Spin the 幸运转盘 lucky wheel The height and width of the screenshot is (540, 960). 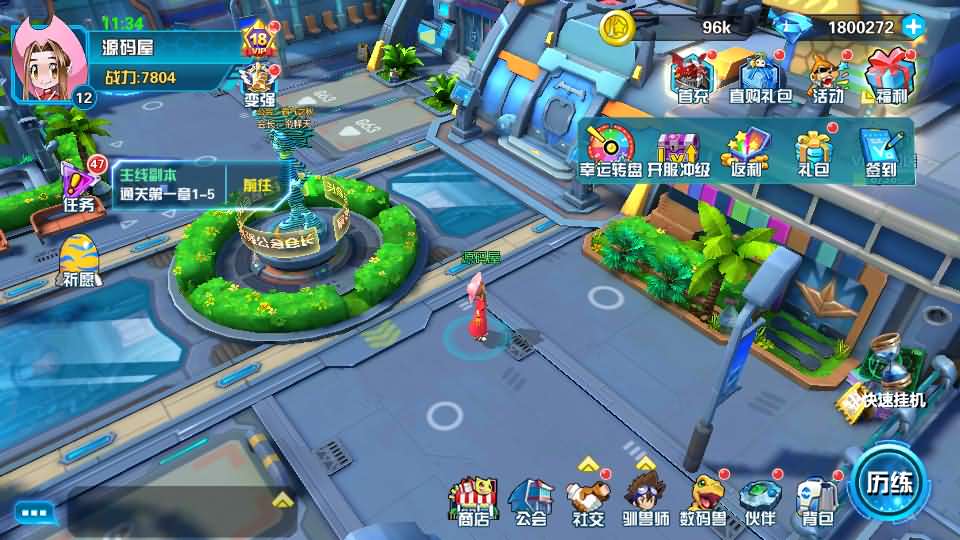click(612, 151)
